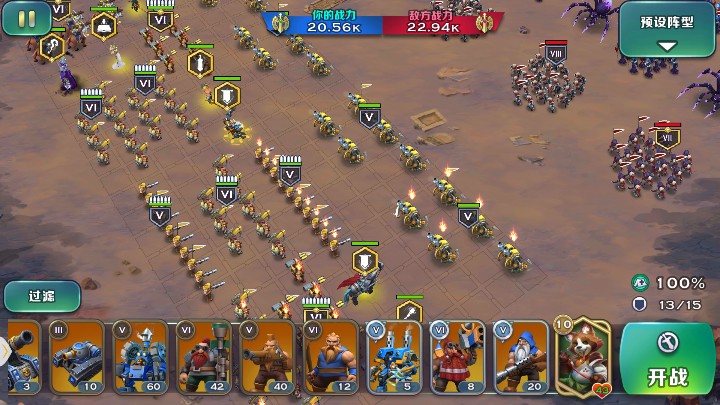Choose the red-suited gunner card with count 8
Viewport: 720px width, 405px height.
point(457,357)
